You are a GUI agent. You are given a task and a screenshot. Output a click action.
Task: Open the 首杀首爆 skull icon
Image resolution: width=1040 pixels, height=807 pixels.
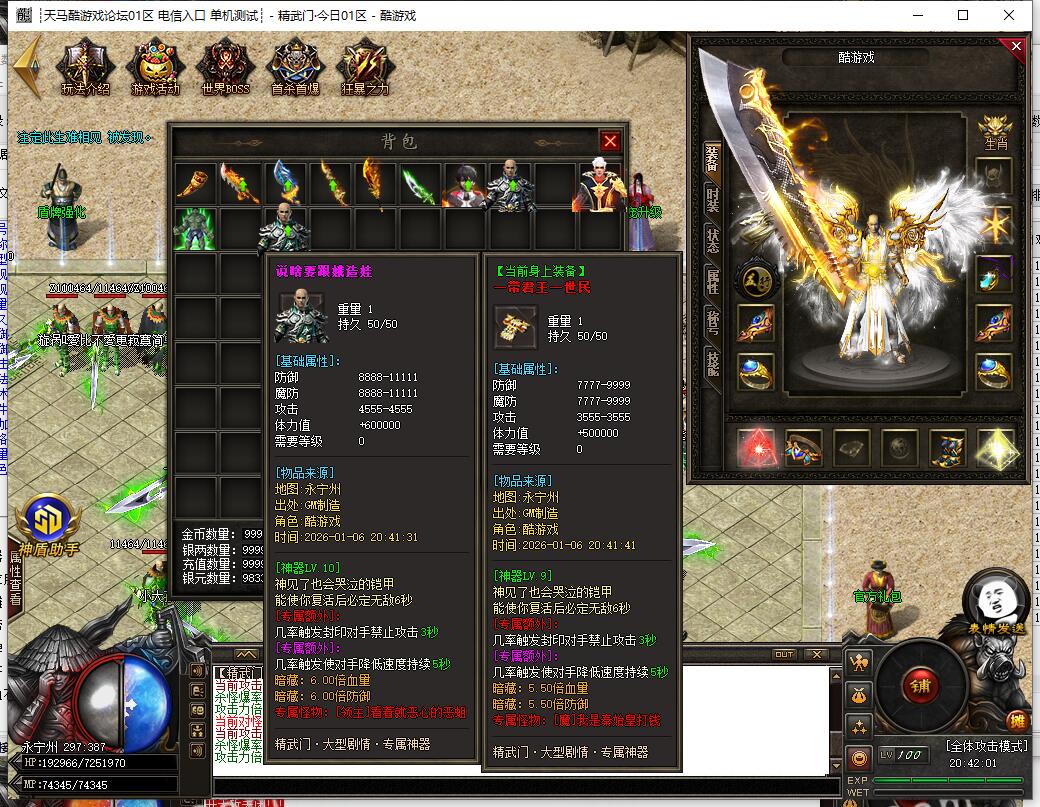pos(295,67)
